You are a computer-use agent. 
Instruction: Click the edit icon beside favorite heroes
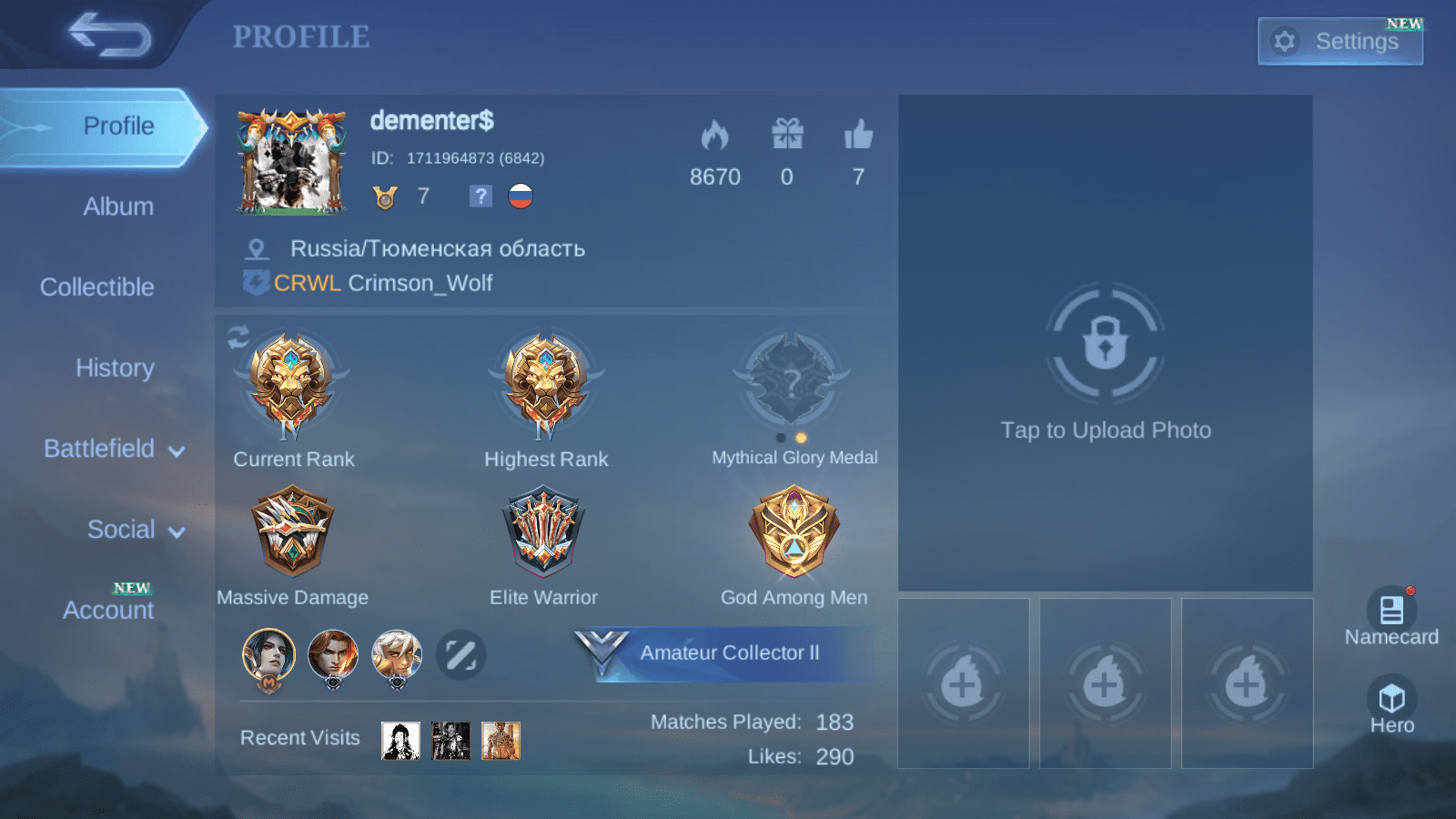[462, 654]
